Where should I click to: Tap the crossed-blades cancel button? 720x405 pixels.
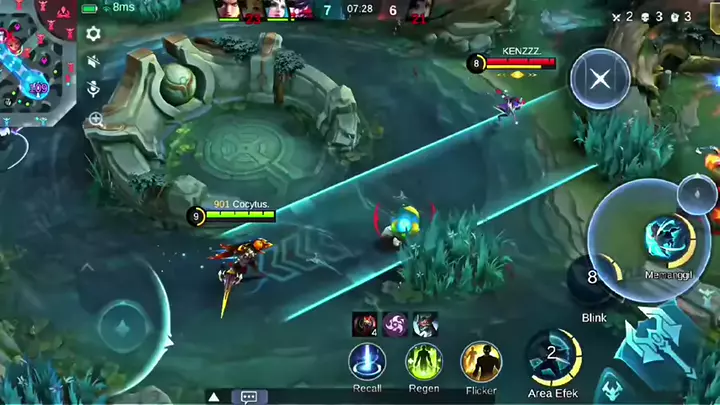[599, 81]
